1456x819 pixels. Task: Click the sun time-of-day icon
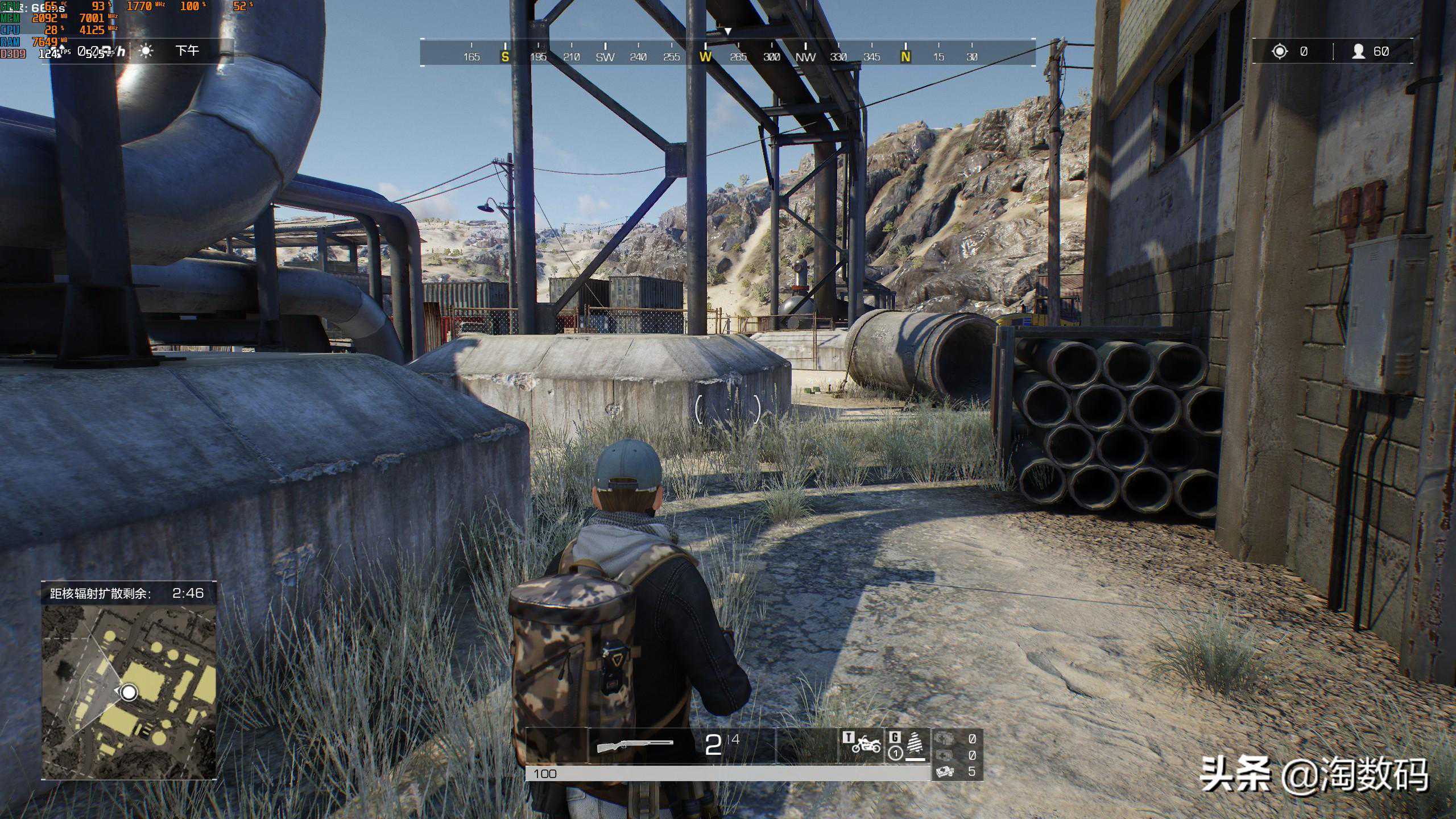146,51
